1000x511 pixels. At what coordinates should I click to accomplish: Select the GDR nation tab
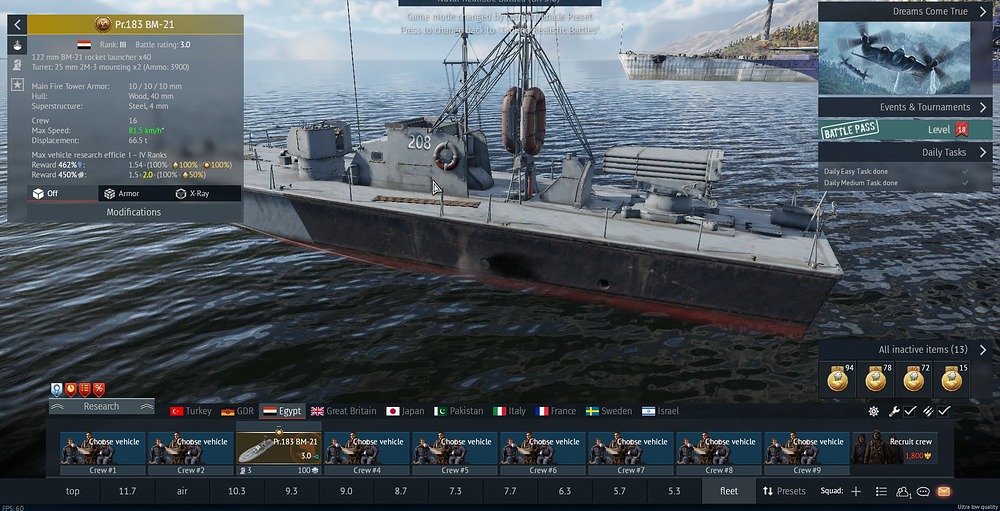point(238,411)
